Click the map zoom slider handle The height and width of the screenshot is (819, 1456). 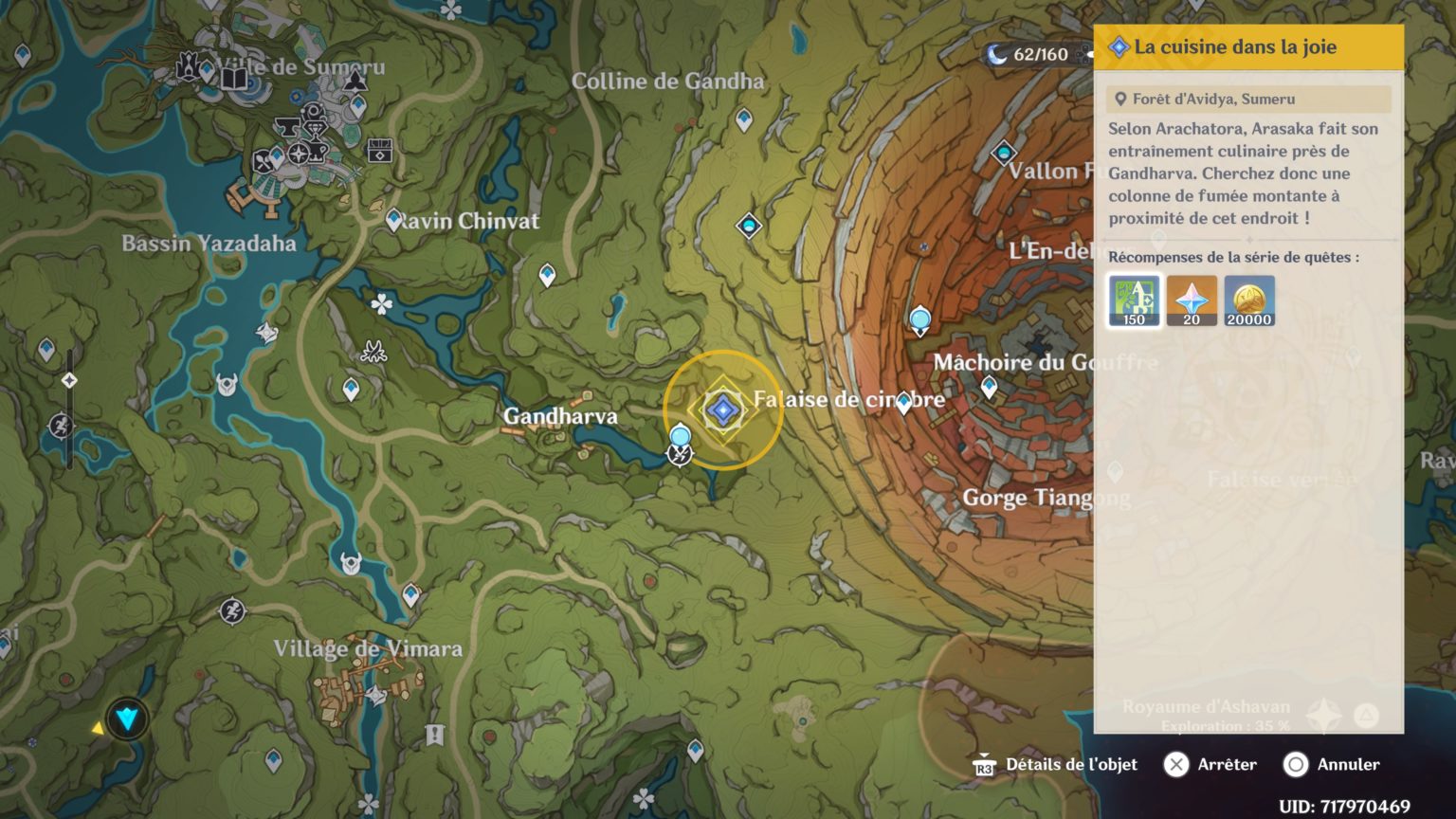[69, 380]
